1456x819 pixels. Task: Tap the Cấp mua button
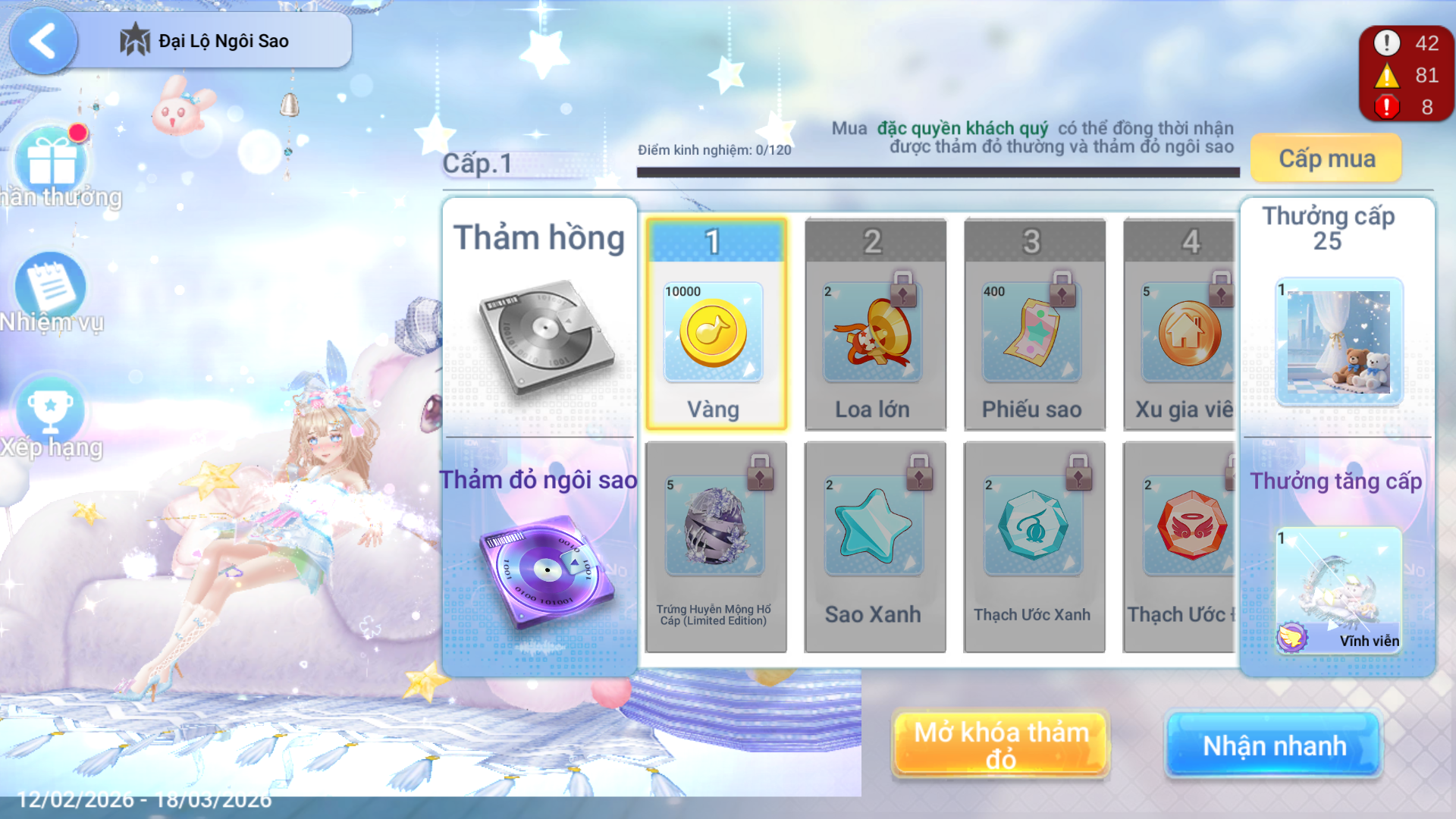click(x=1326, y=158)
